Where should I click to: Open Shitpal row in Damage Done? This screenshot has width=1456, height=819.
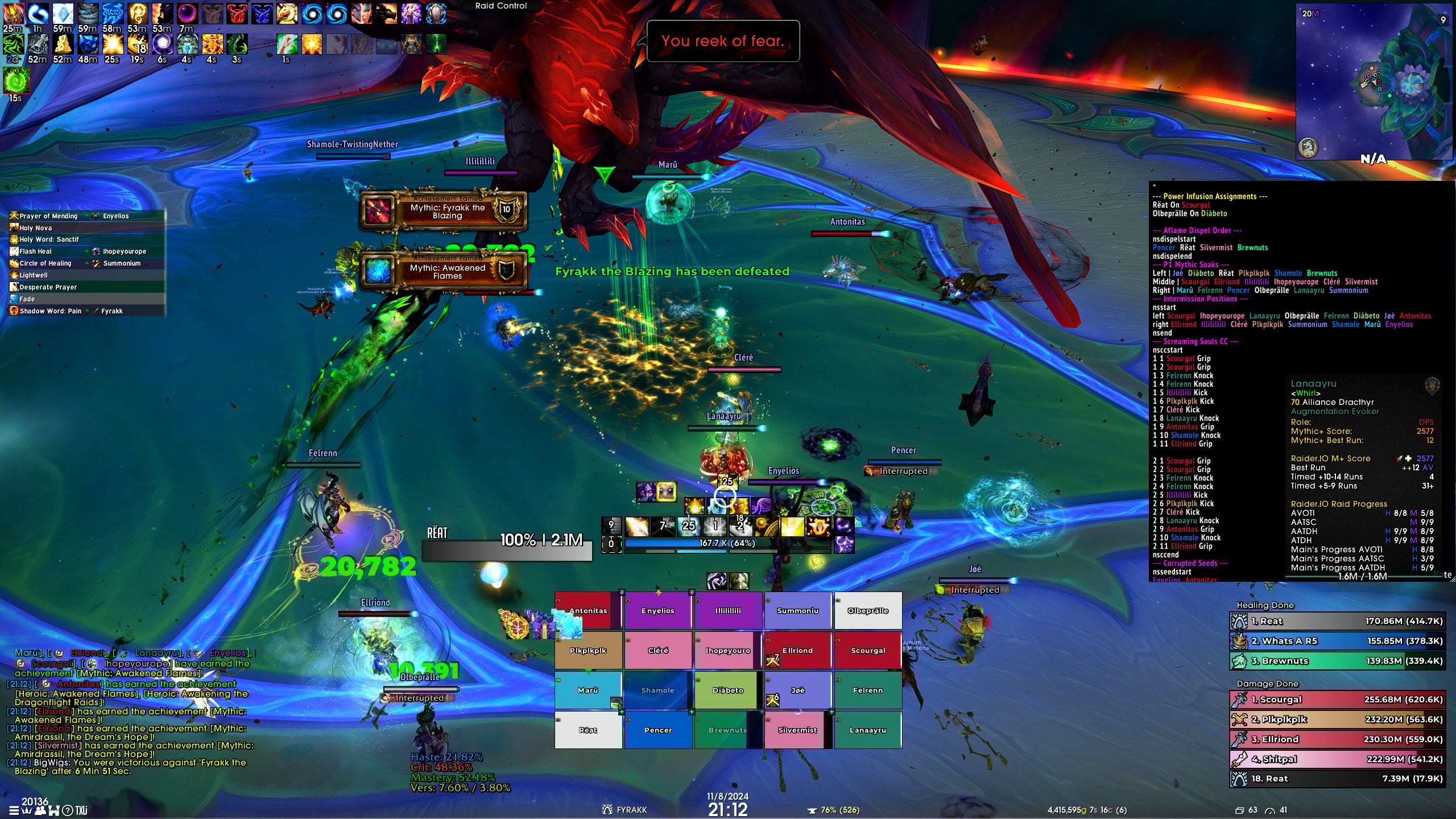pyautogui.click(x=1338, y=759)
